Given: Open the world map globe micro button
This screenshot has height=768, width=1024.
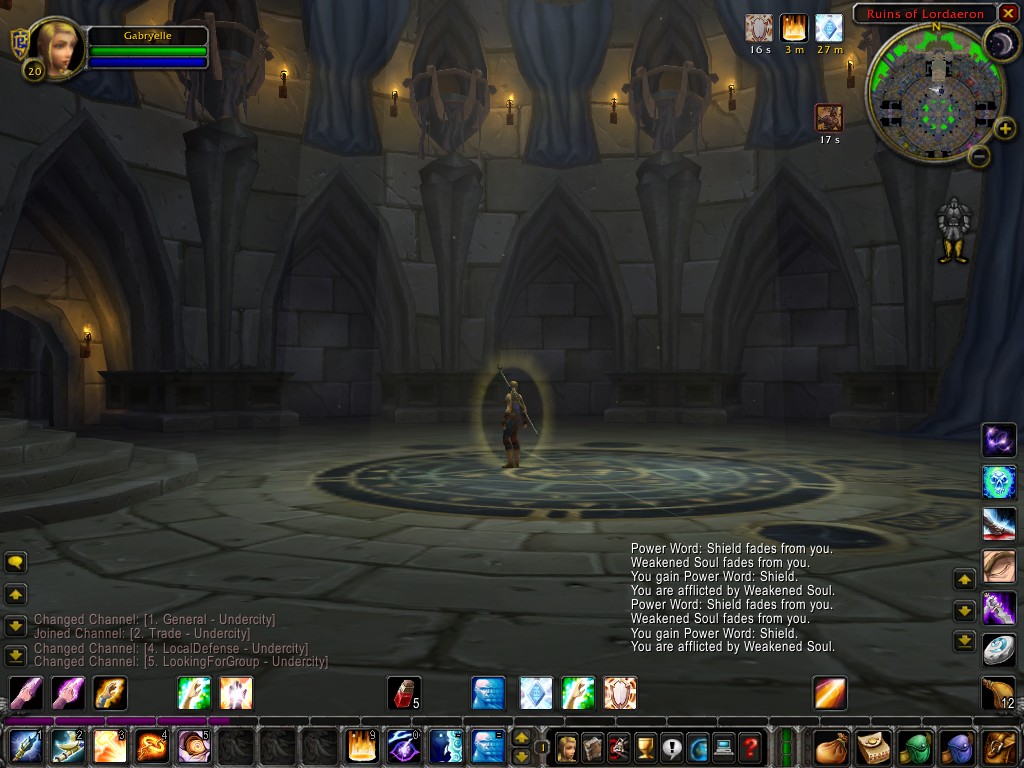Looking at the screenshot, I should point(698,747).
